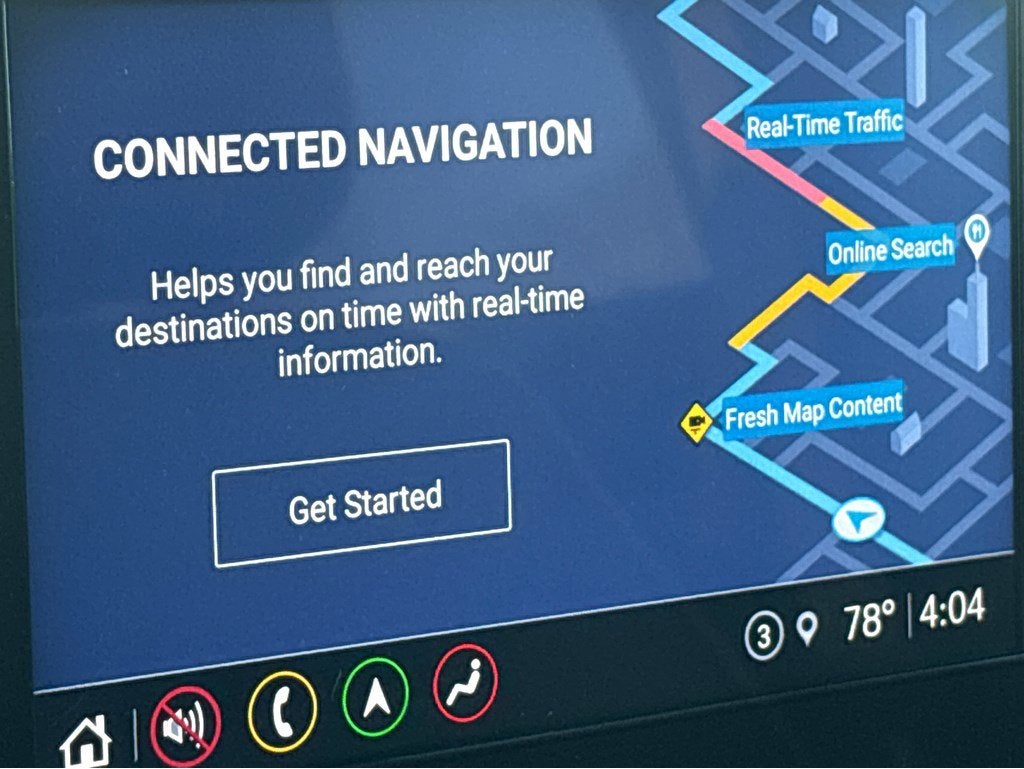Open the seat climate icon

click(x=465, y=683)
